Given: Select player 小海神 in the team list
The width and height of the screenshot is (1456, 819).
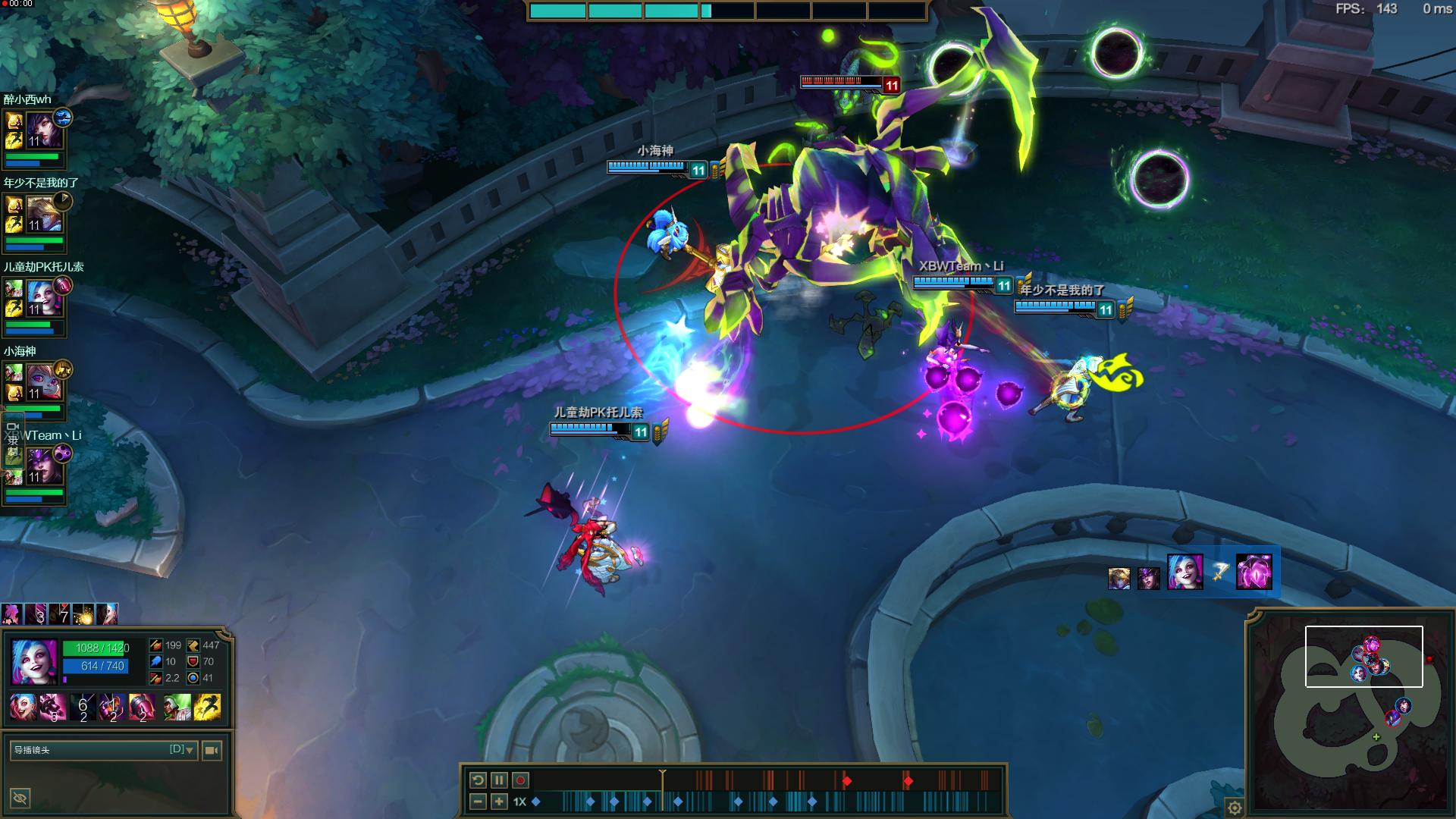Looking at the screenshot, I should [45, 382].
